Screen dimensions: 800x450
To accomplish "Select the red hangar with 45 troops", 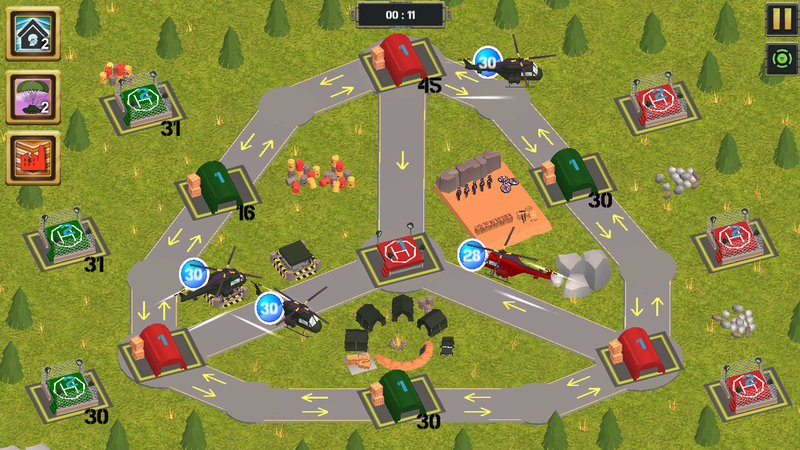I will tap(401, 64).
